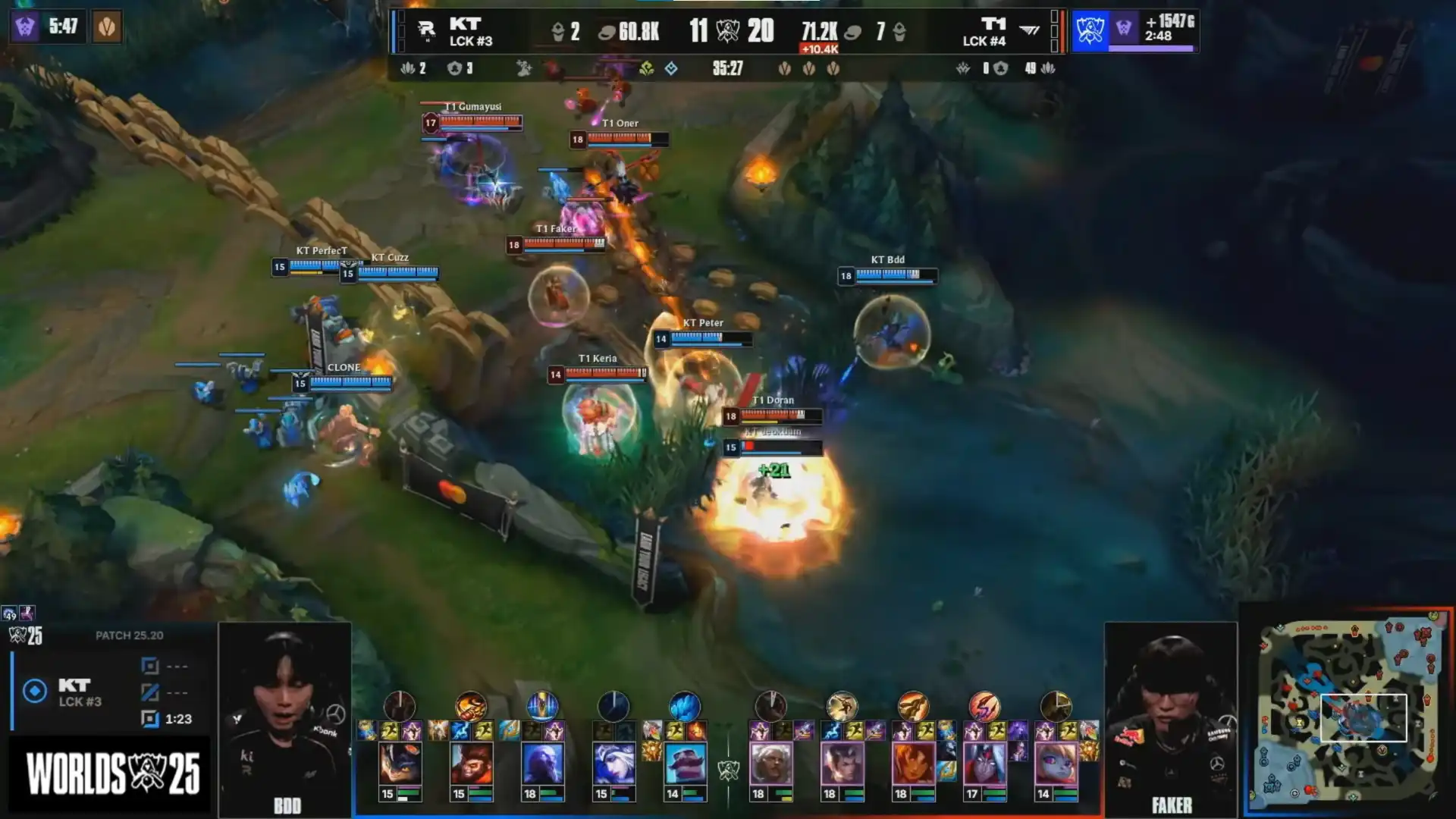Choose Poppy's champion portrait
The image size is (1456, 819).
tap(1056, 763)
